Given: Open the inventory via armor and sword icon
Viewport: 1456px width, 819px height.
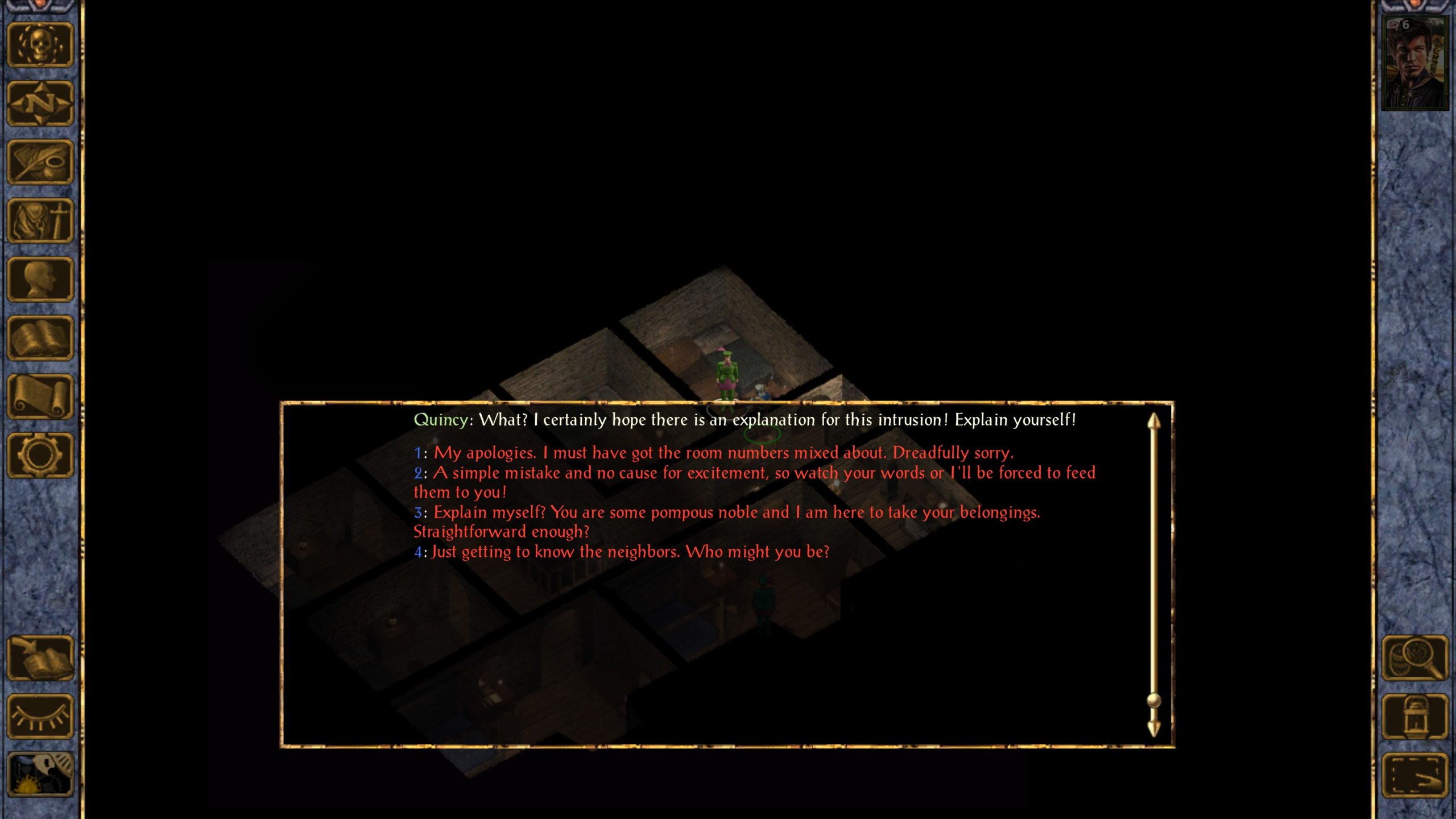Looking at the screenshot, I should [40, 221].
